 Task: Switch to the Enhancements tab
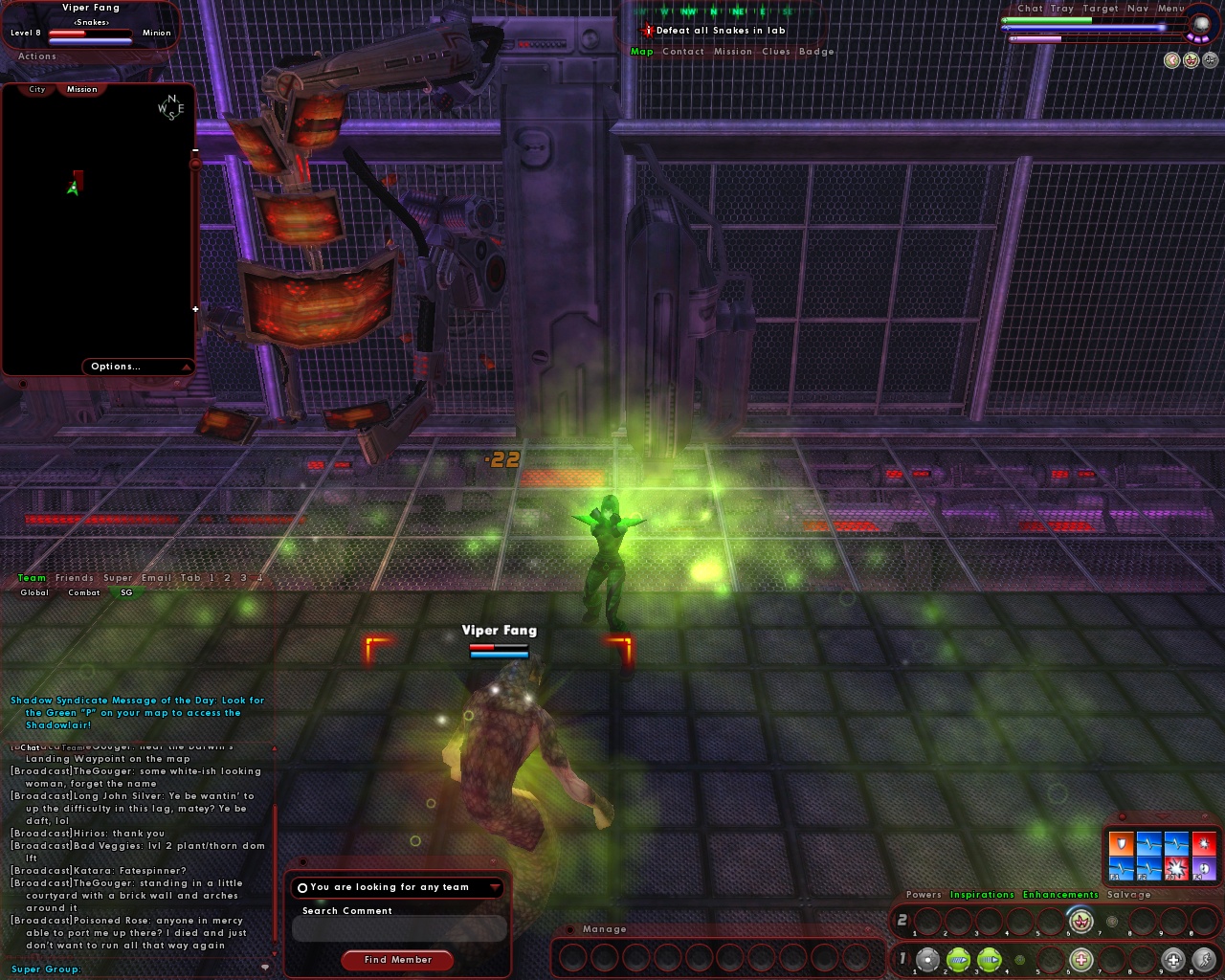[x=1060, y=894]
